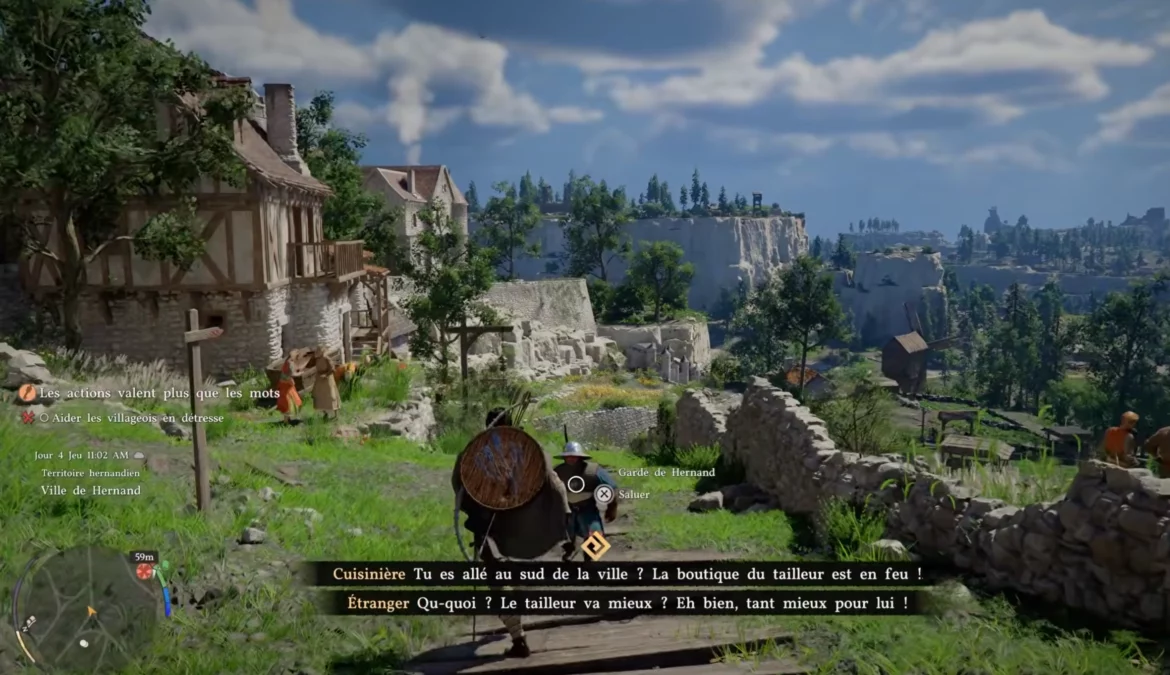Click the red quest marker on the minimap
This screenshot has height=675, width=1170.
(x=145, y=571)
